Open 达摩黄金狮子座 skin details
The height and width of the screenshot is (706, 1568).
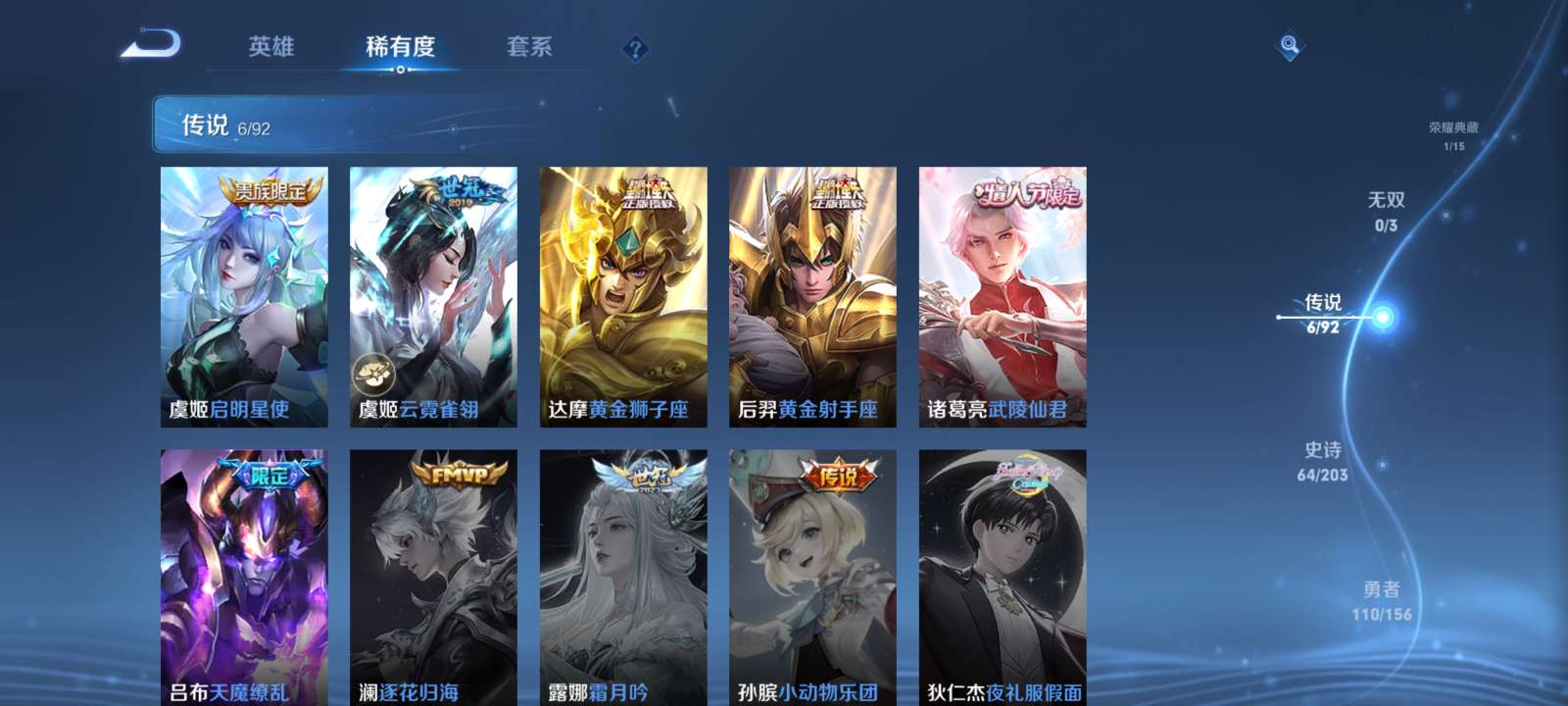coord(622,294)
